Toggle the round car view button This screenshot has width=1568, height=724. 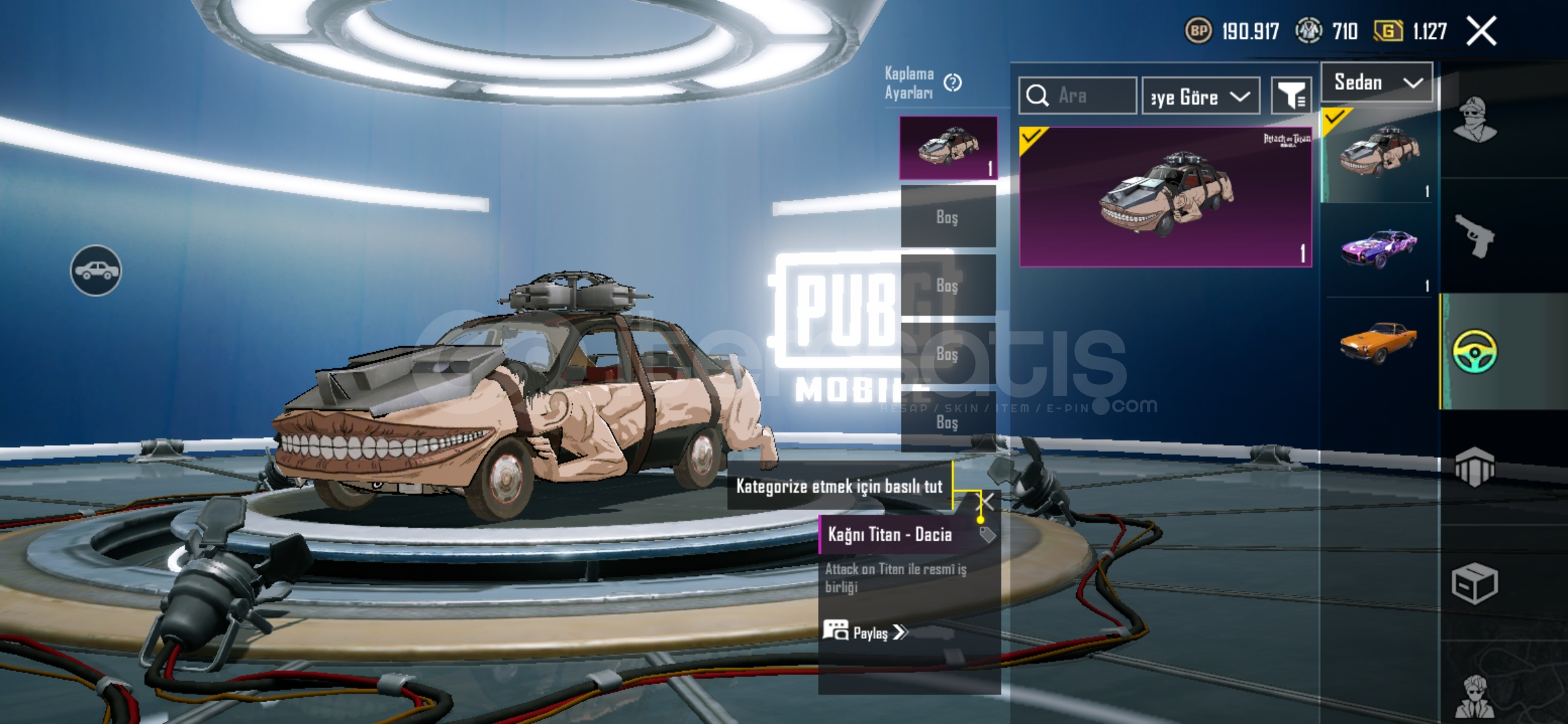coord(96,270)
